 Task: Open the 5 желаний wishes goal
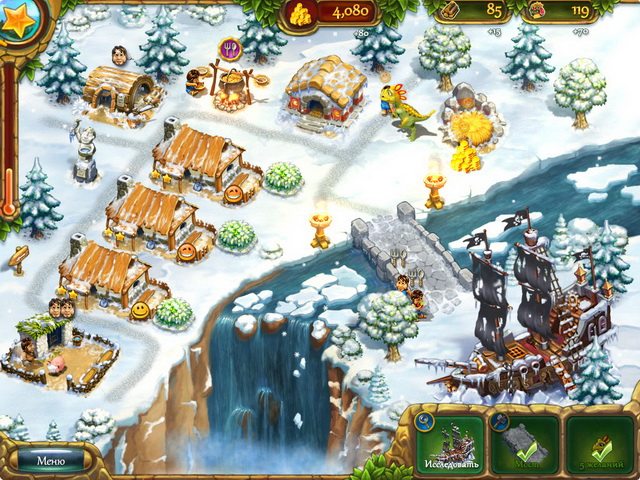(x=601, y=444)
